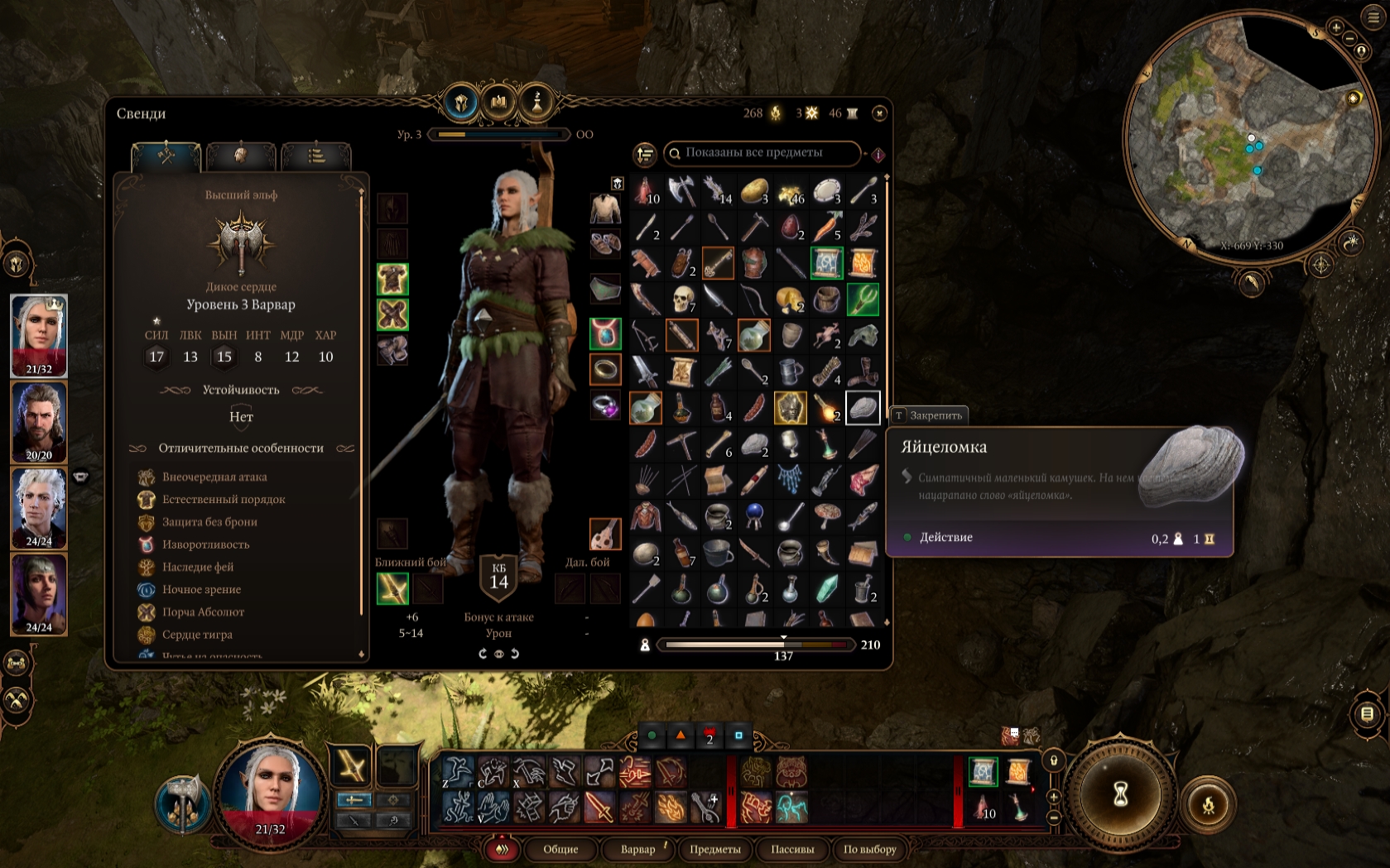Open the Предметы hotbar tab
Image resolution: width=1390 pixels, height=868 pixels.
coord(715,849)
